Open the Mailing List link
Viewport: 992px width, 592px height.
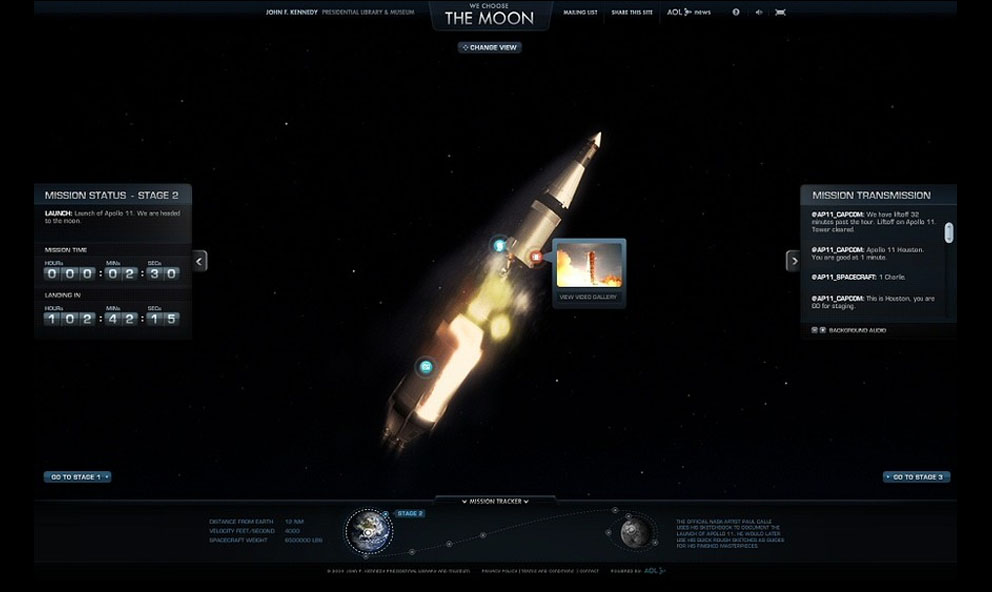pos(580,13)
